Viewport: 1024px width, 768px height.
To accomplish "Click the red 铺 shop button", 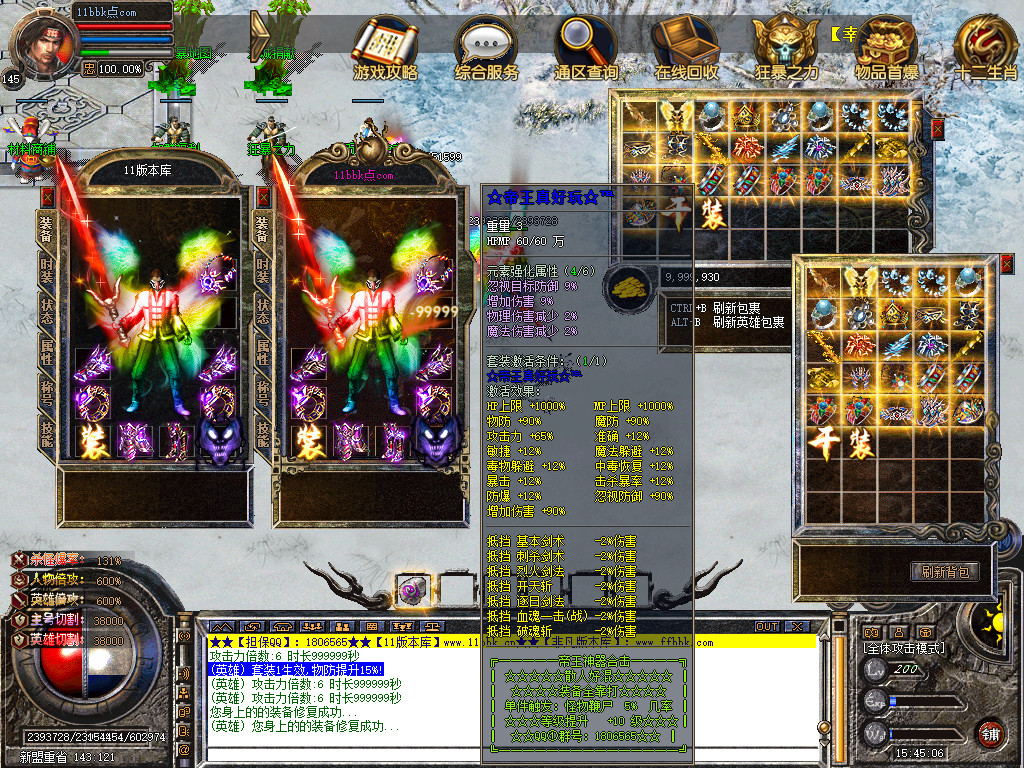I will coord(990,733).
